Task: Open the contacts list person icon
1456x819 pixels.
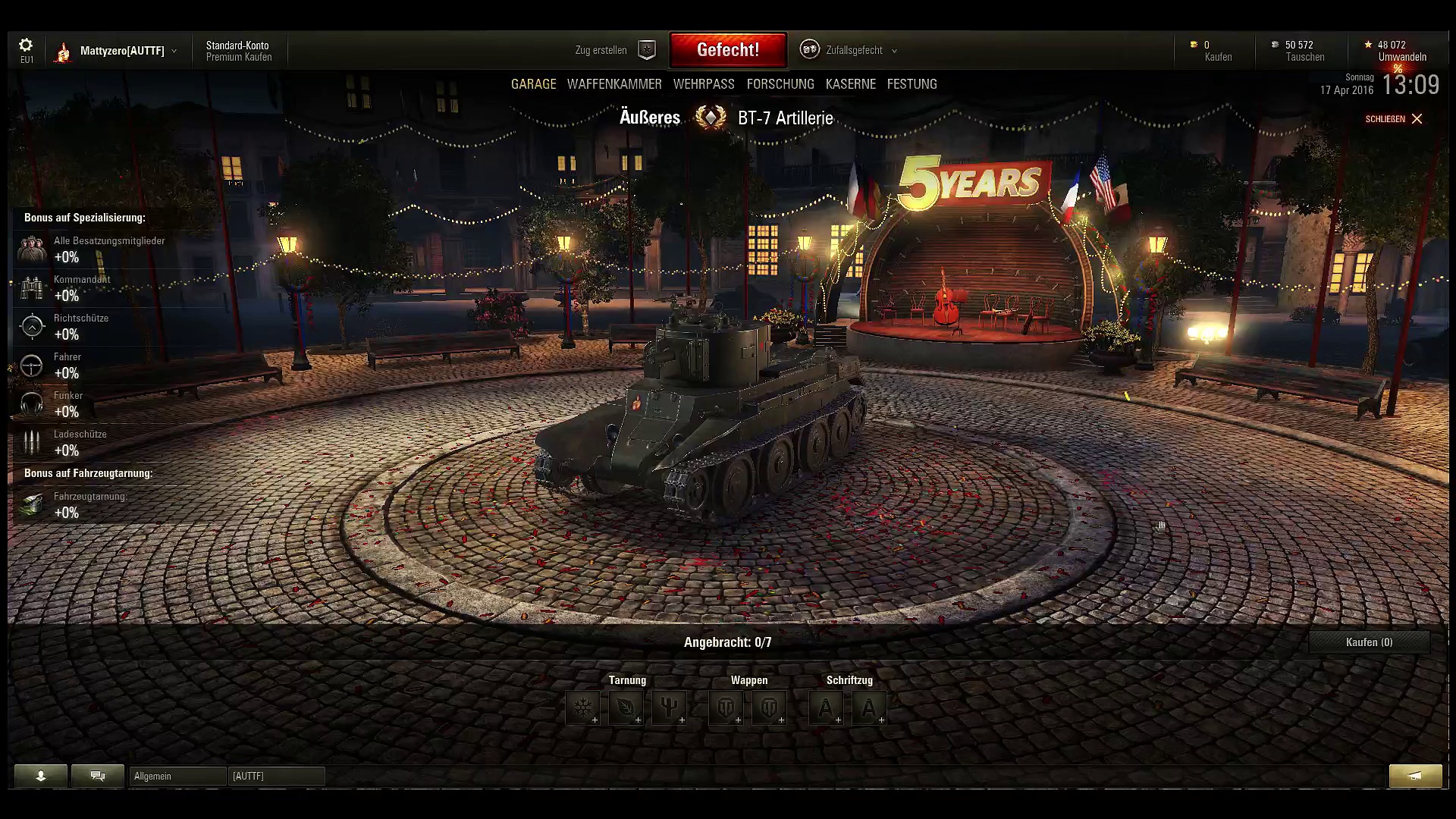Action: 41,776
